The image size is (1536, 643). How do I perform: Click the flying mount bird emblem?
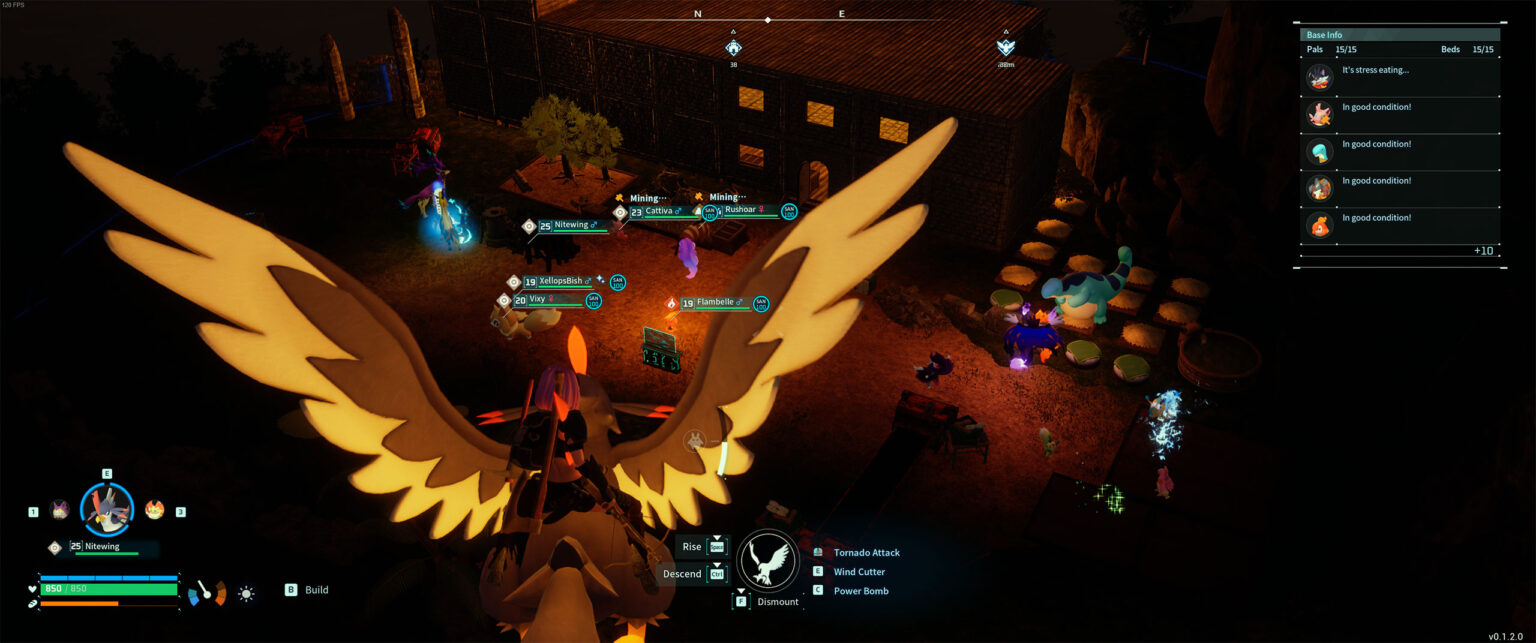(x=767, y=561)
